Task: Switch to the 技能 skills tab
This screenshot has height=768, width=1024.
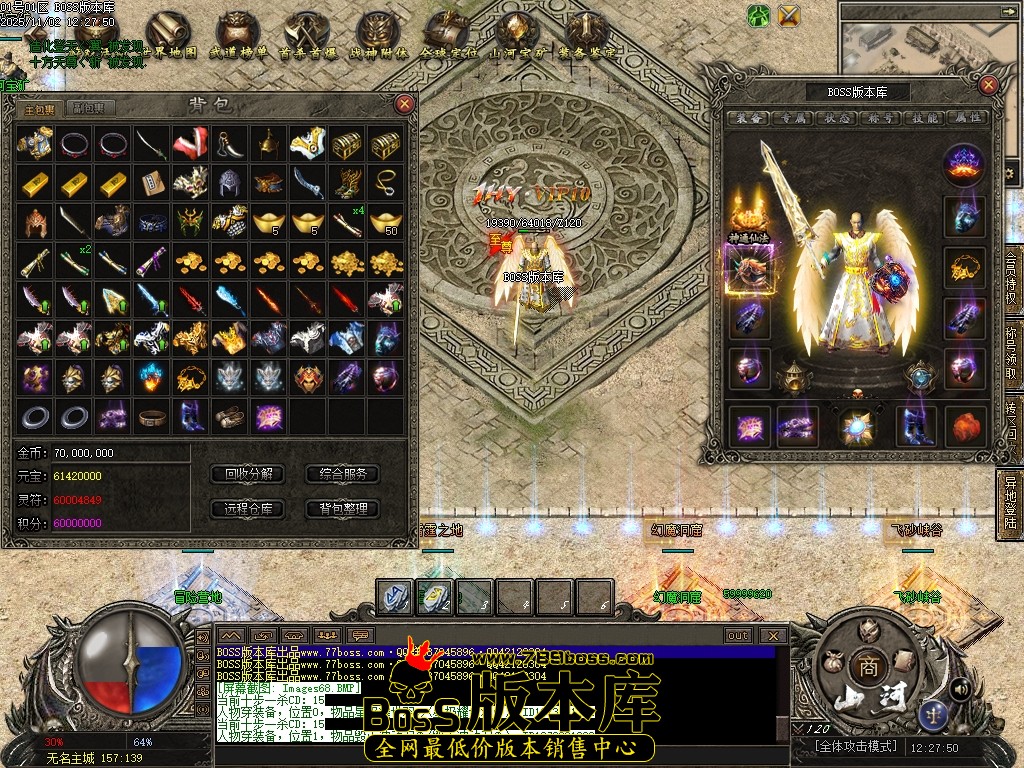Action: [x=924, y=118]
